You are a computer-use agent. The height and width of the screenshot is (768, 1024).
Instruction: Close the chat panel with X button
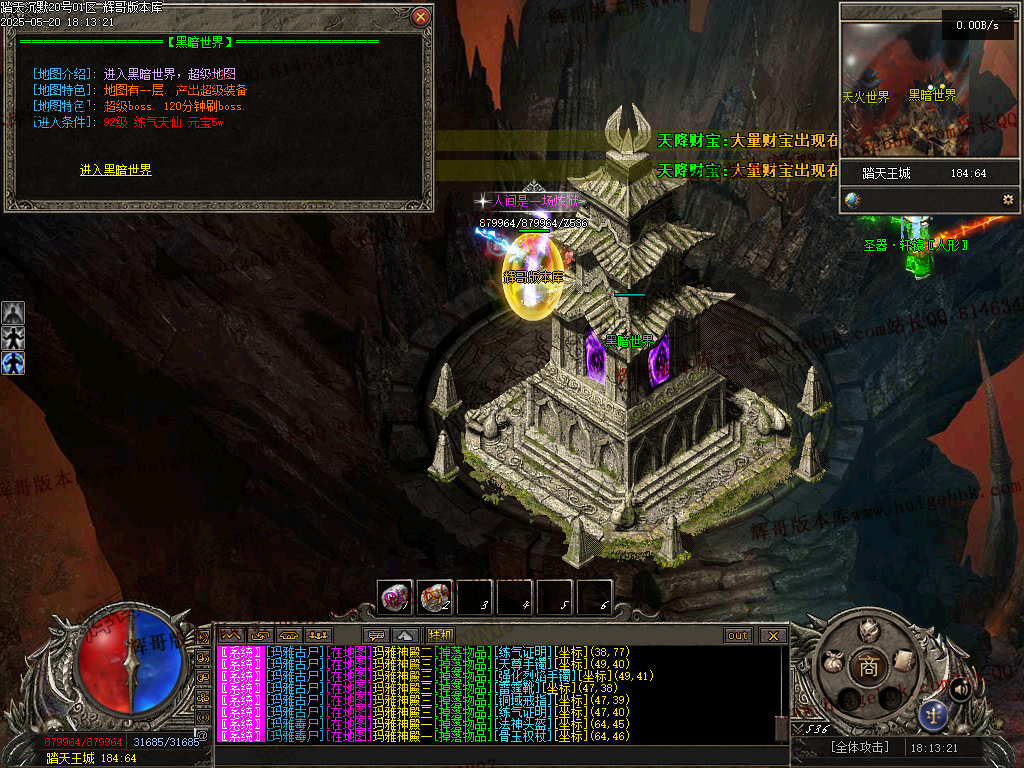click(x=772, y=635)
